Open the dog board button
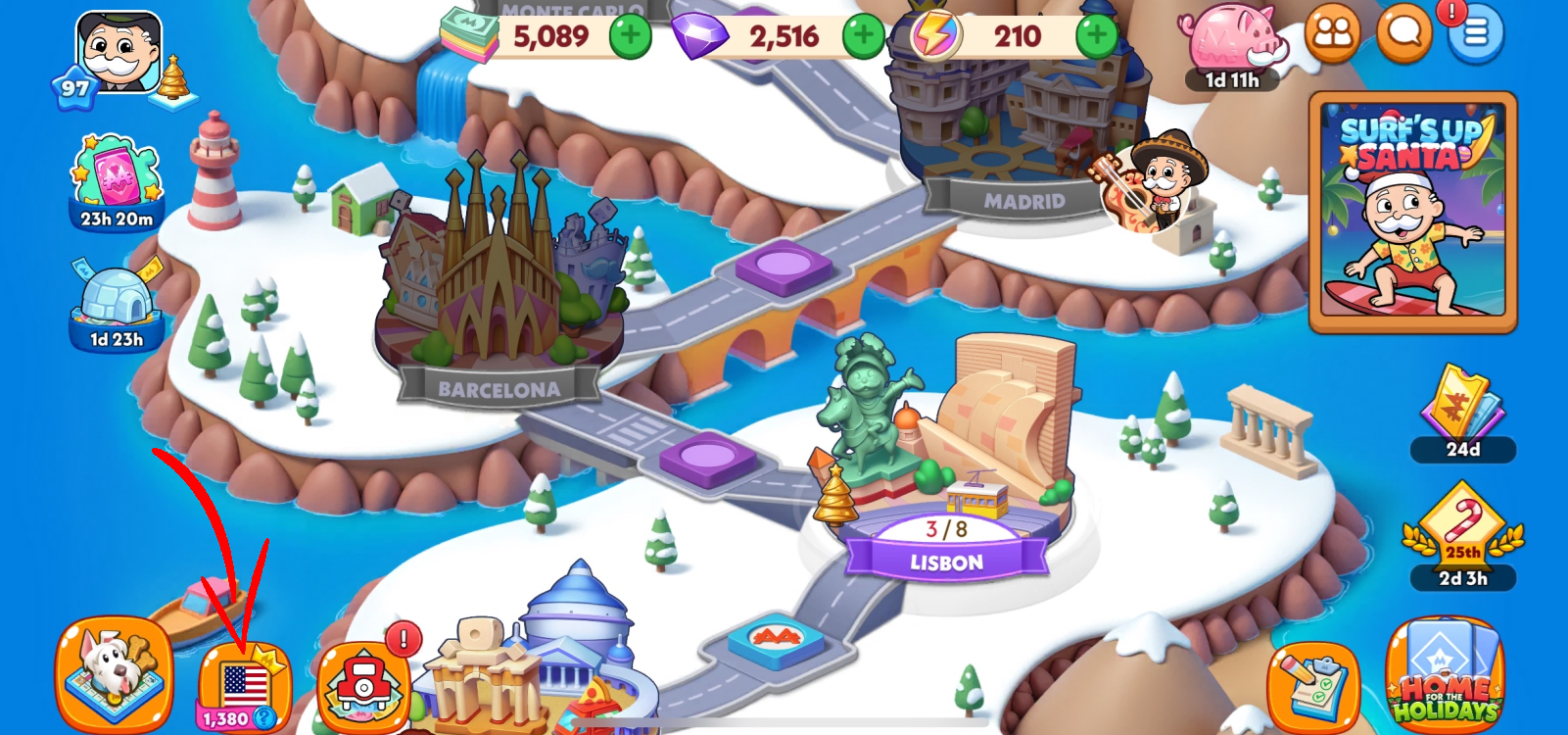The image size is (1568, 735). point(115,673)
